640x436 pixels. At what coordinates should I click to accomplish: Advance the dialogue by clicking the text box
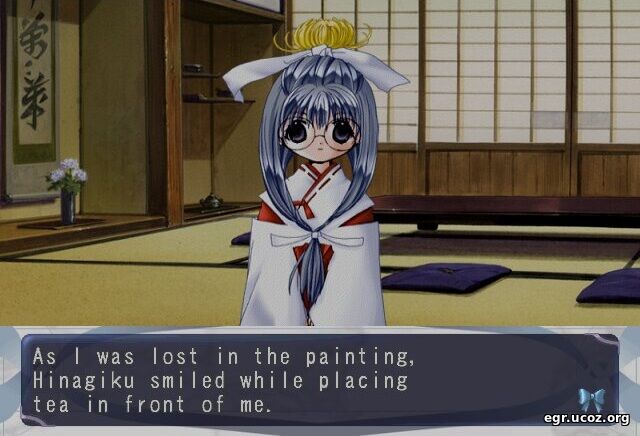click(300, 380)
